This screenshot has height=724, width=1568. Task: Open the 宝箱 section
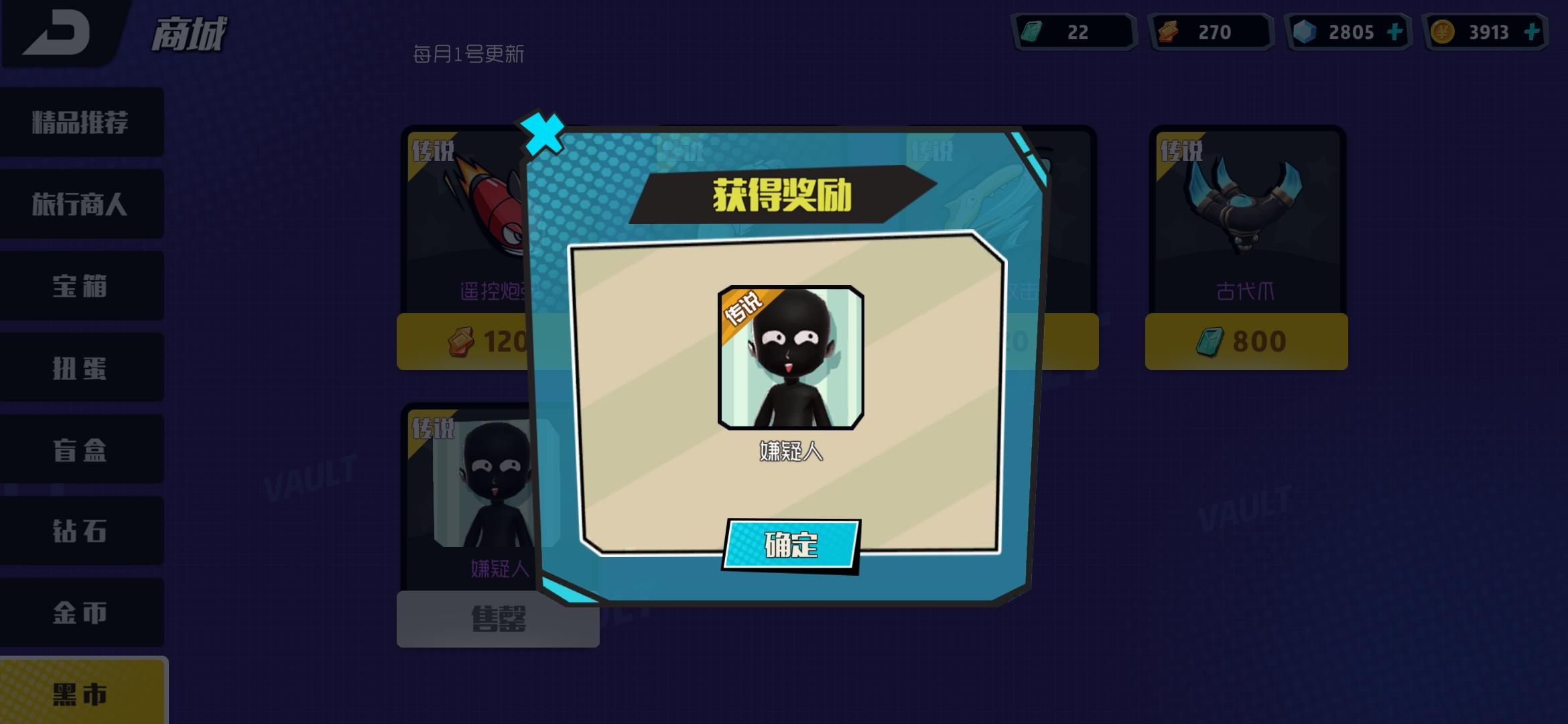(x=82, y=286)
